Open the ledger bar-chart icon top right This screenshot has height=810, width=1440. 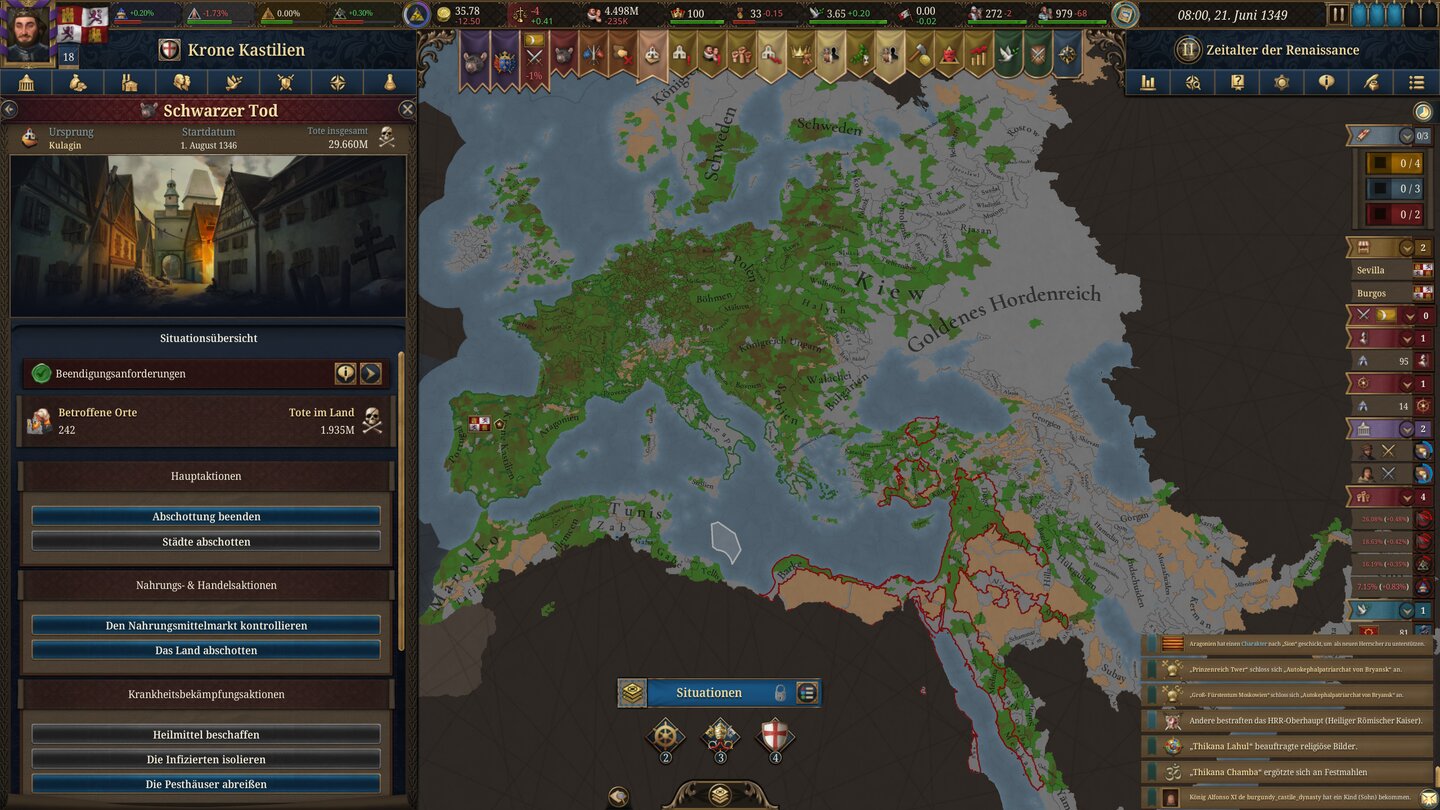[x=1149, y=85]
